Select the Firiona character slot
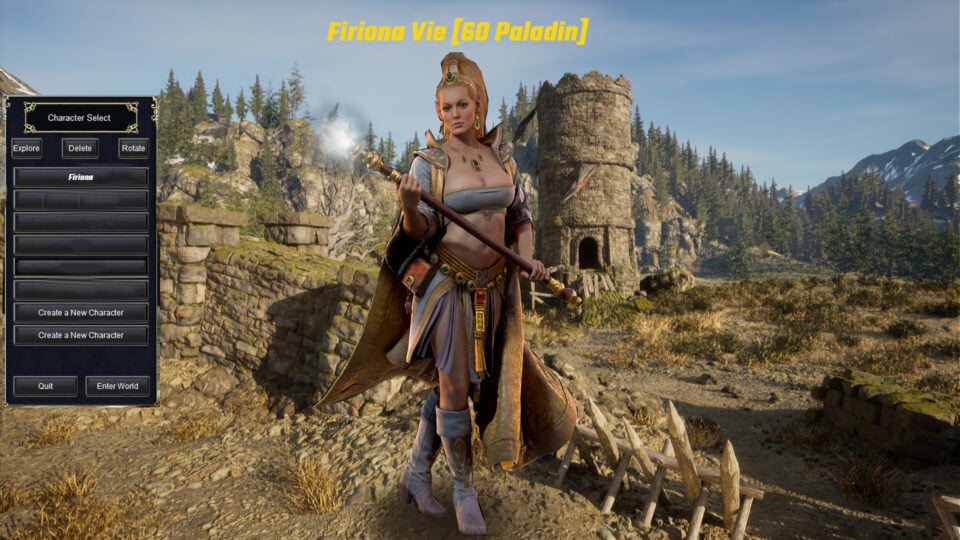 tap(81, 177)
